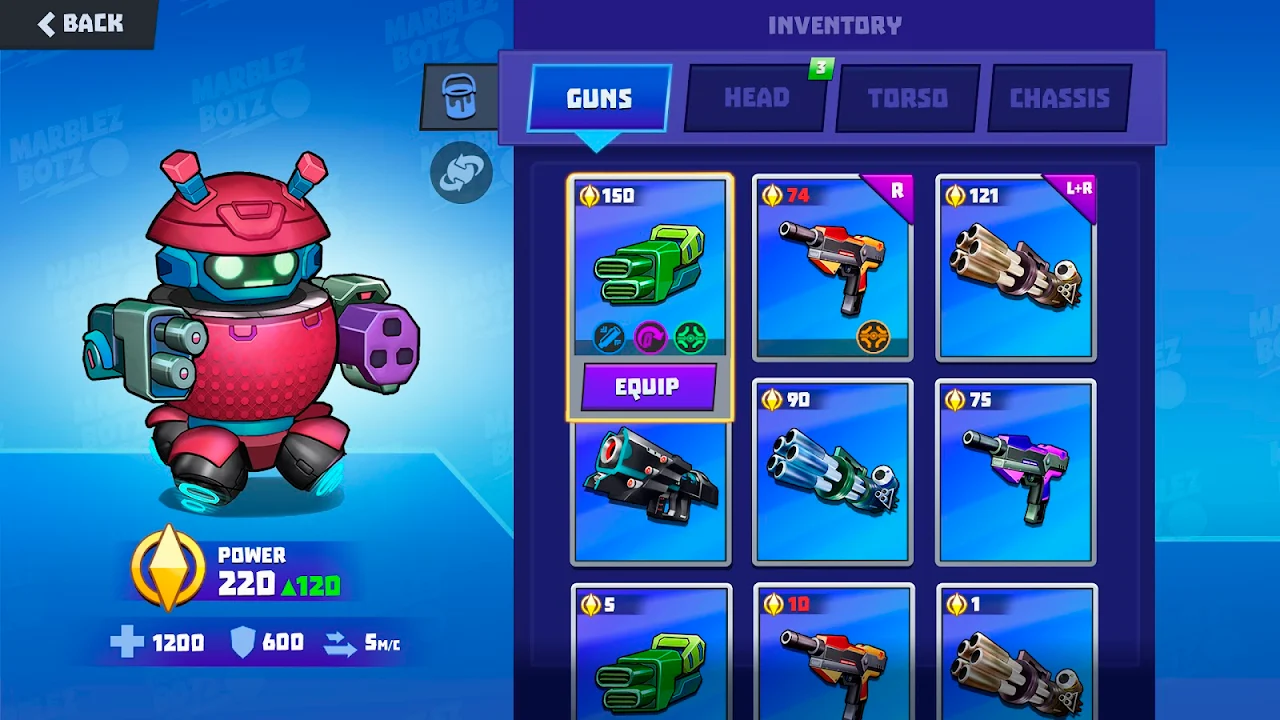Pick the 90 power blue minigun card
The width and height of the screenshot is (1280, 720).
click(x=832, y=472)
